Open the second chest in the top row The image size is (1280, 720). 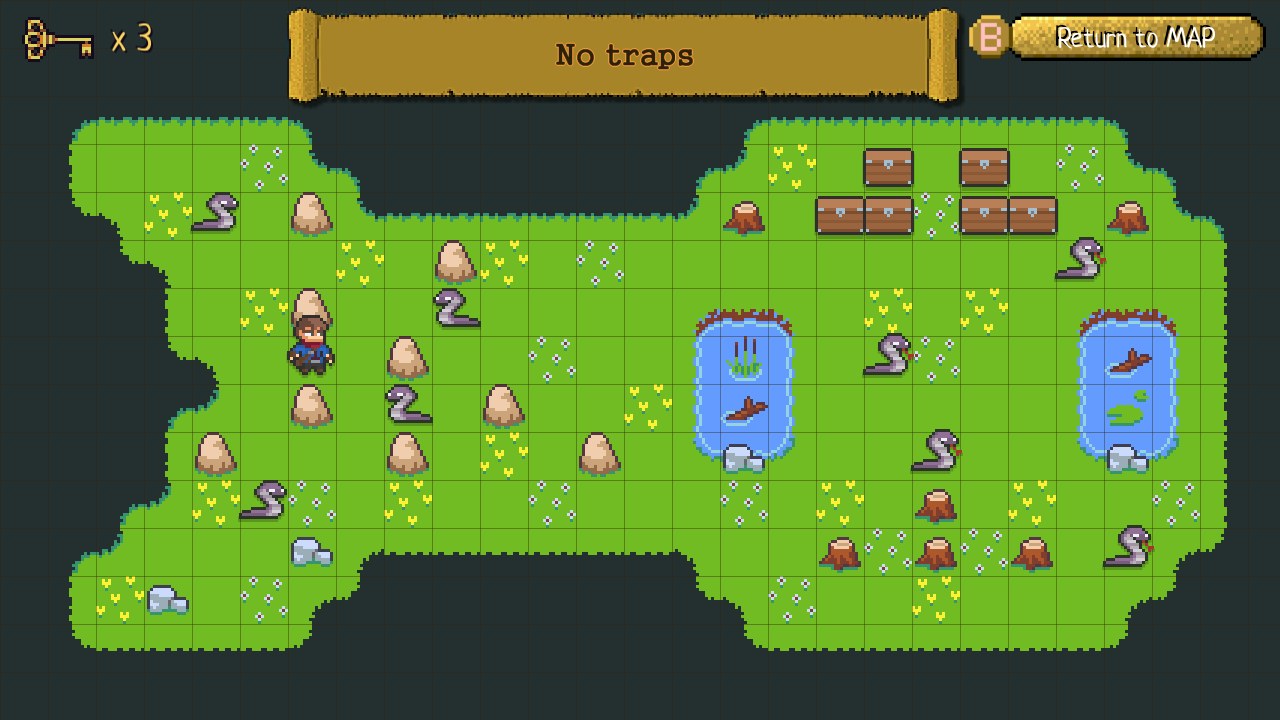[985, 168]
